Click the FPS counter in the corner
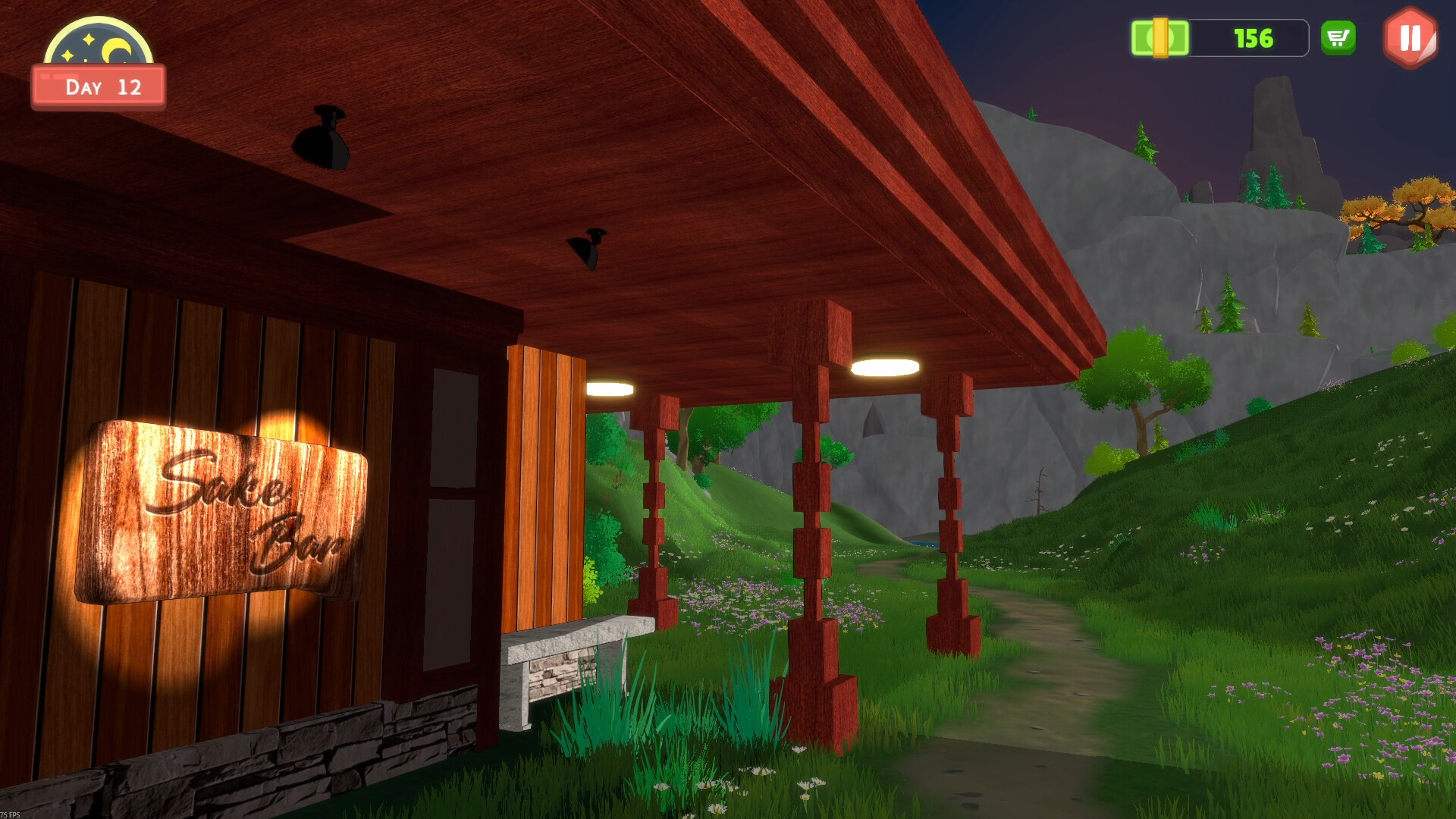 point(11,813)
